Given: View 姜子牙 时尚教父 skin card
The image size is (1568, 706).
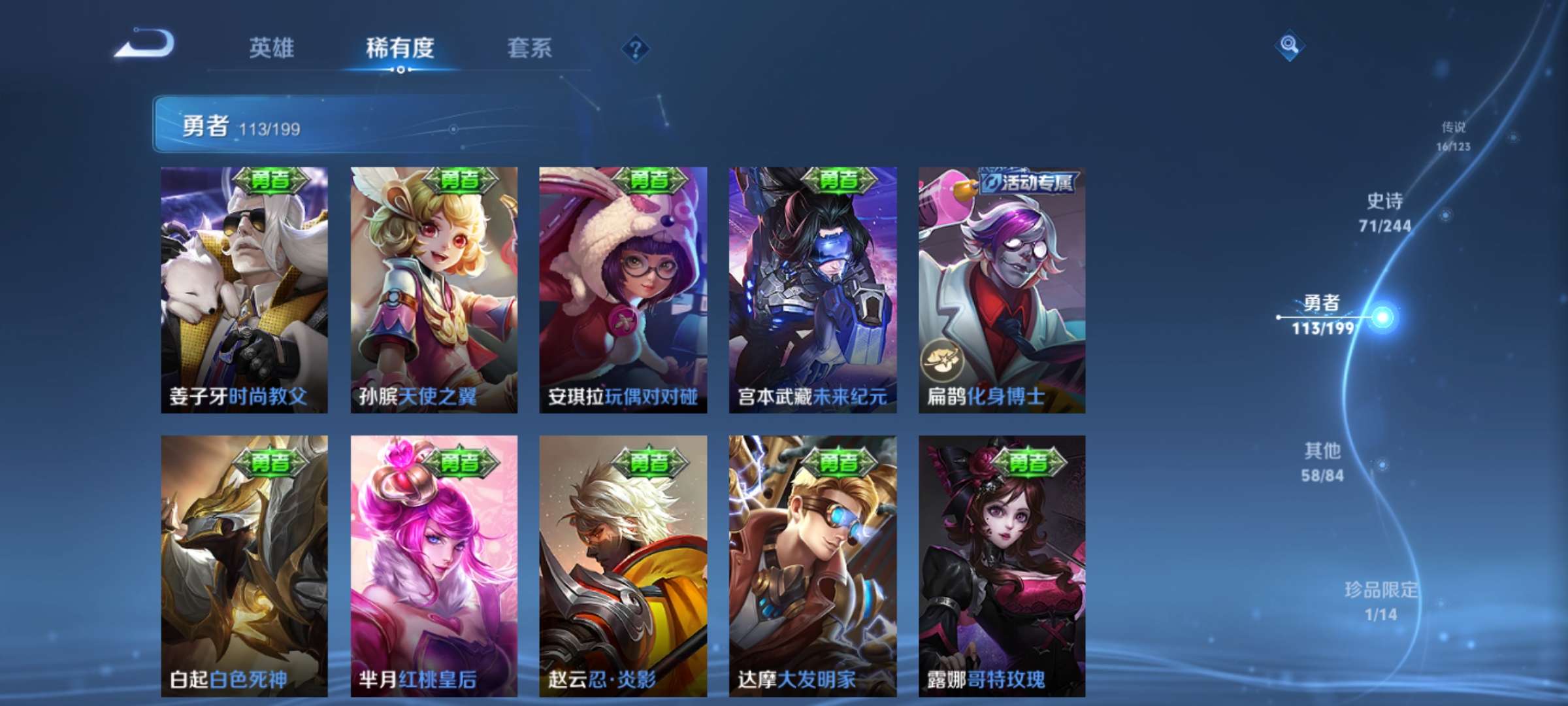Looking at the screenshot, I should pos(244,290).
